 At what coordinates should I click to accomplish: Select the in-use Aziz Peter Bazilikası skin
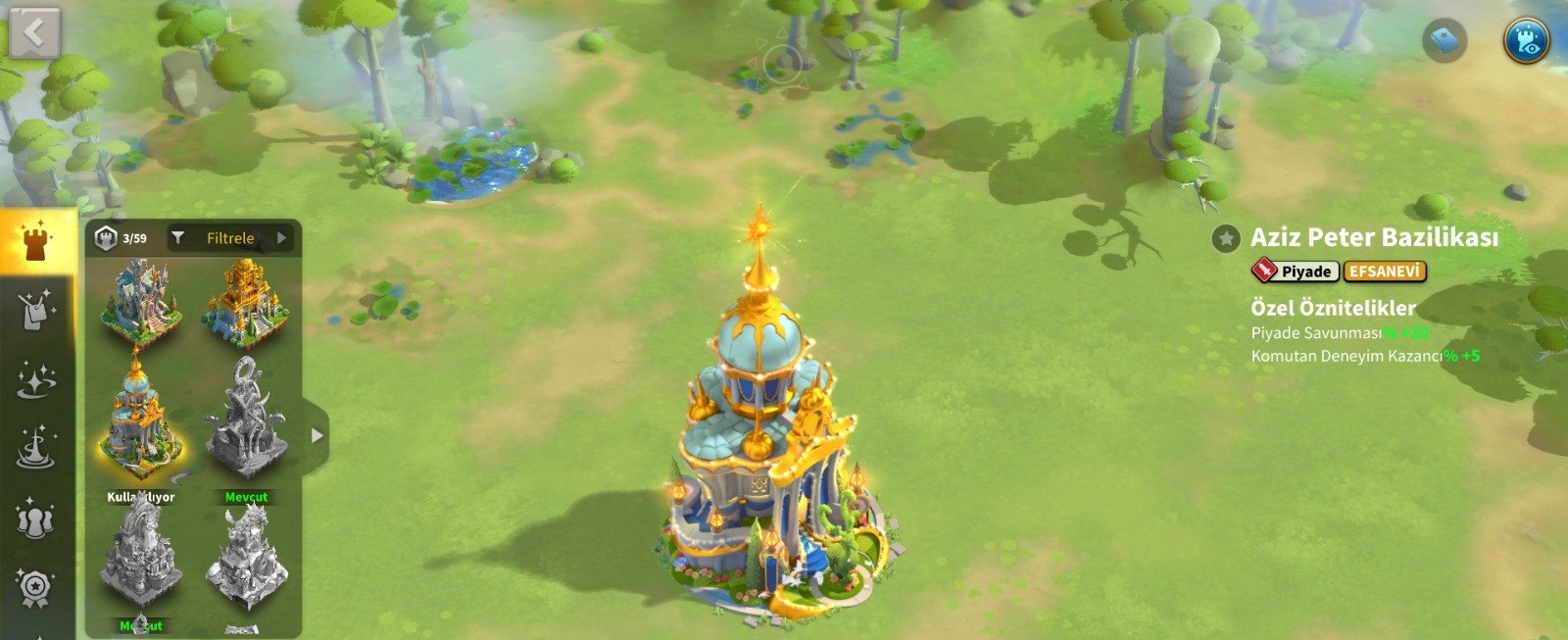142,419
